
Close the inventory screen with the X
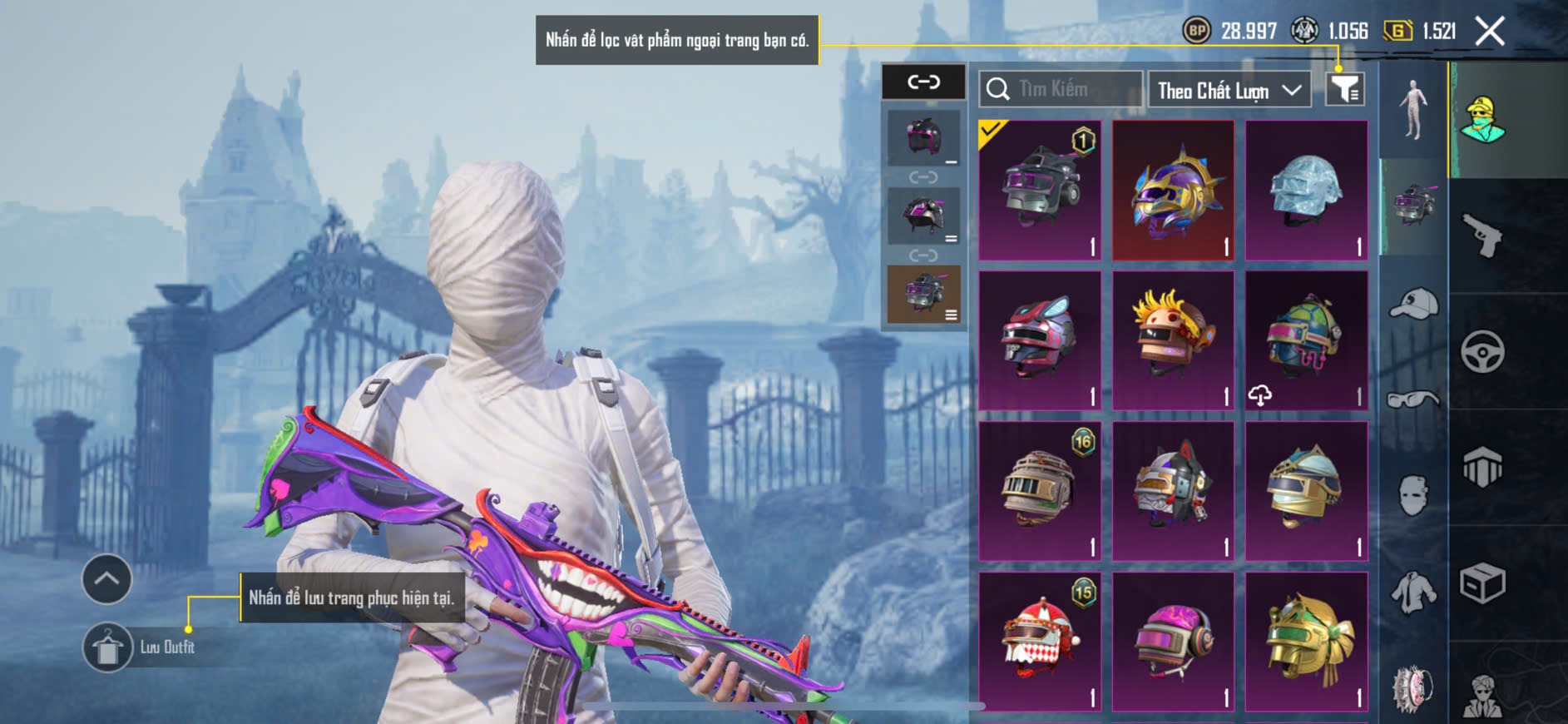[1489, 32]
